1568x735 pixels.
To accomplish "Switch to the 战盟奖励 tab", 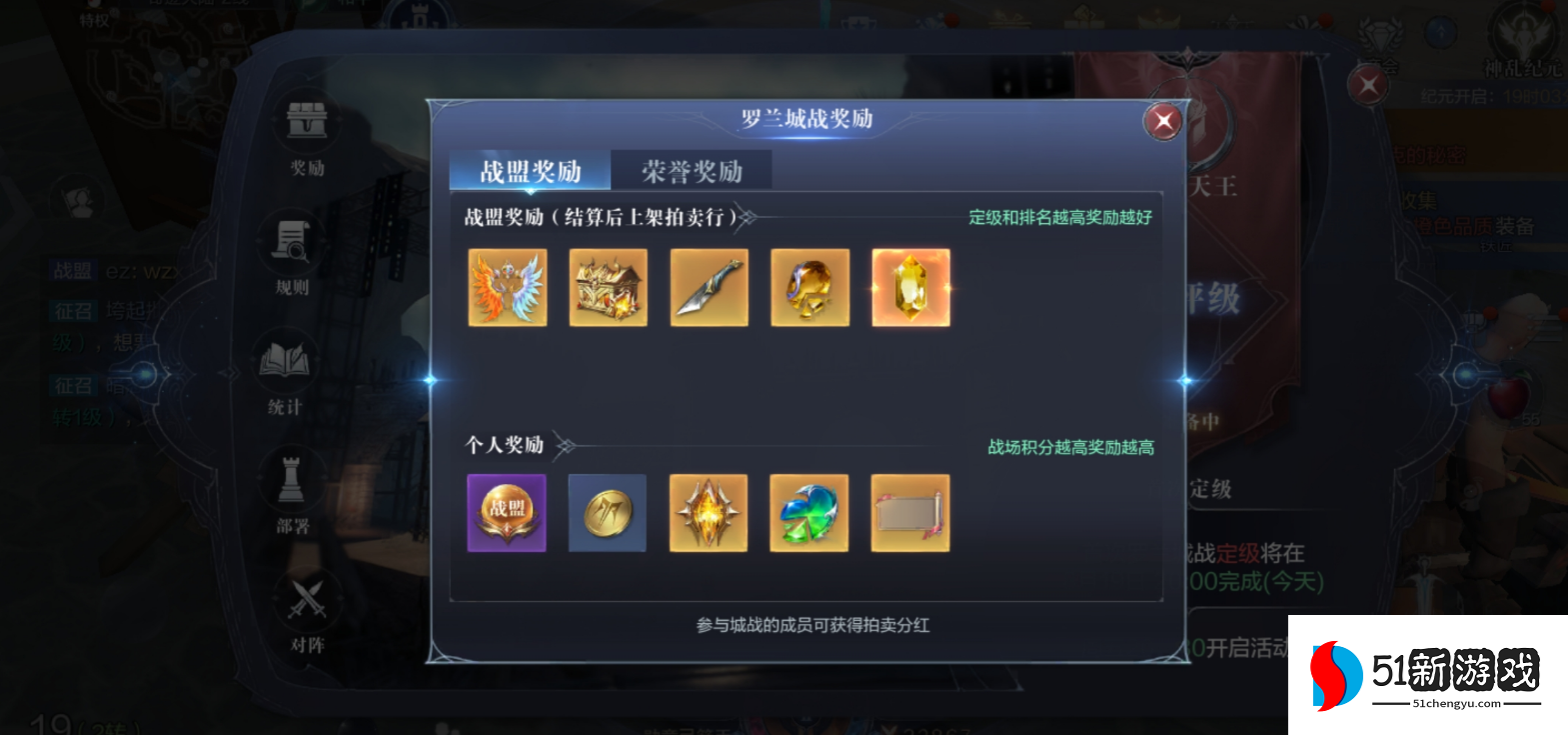I will pyautogui.click(x=531, y=170).
